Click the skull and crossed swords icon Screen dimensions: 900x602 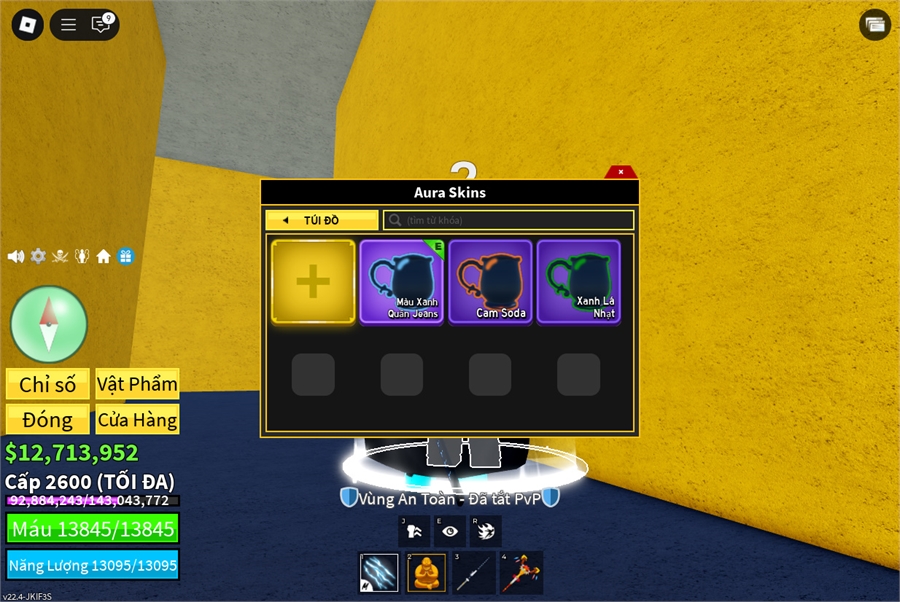[60, 256]
